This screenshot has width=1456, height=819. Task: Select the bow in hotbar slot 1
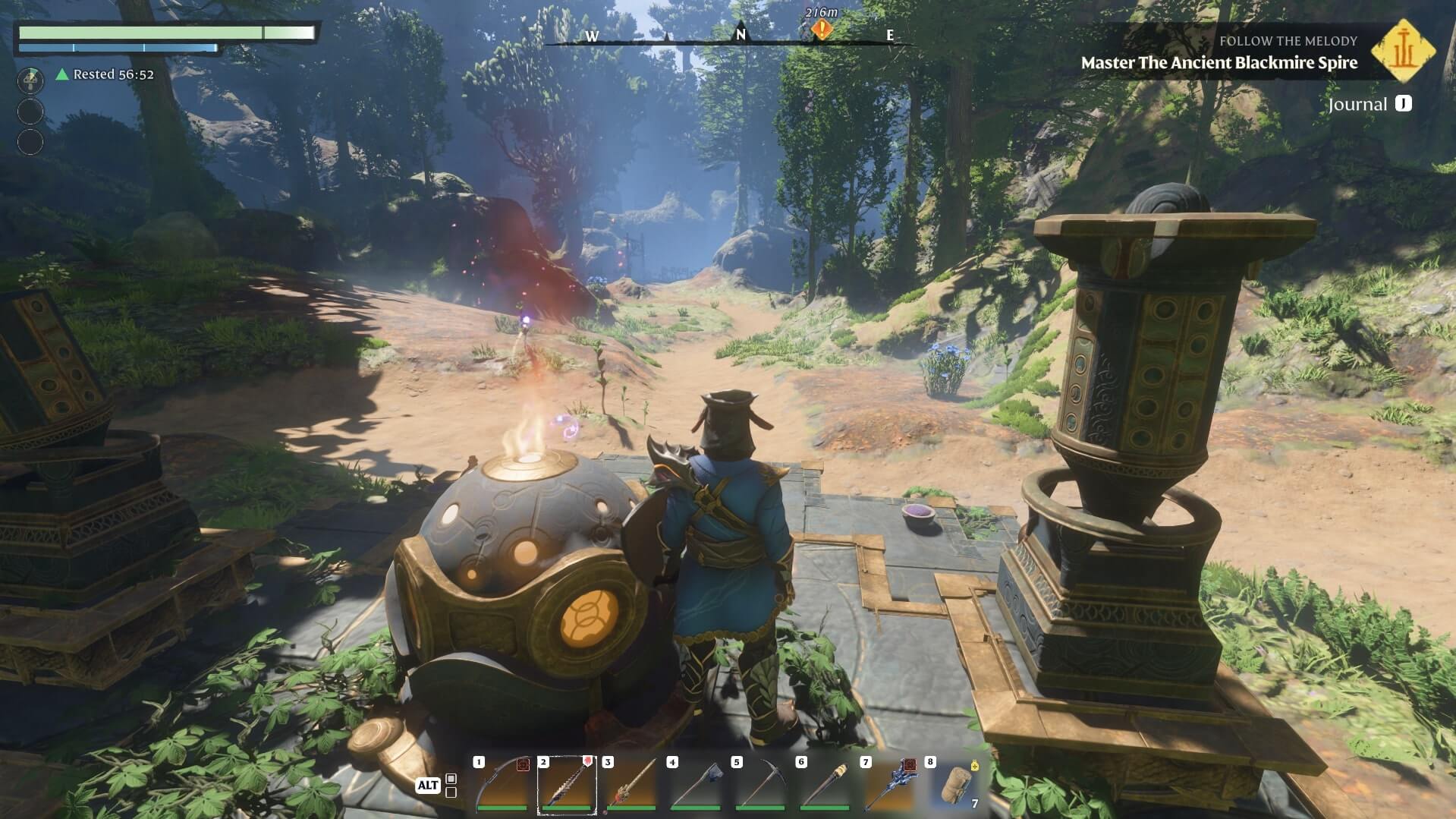click(x=502, y=785)
